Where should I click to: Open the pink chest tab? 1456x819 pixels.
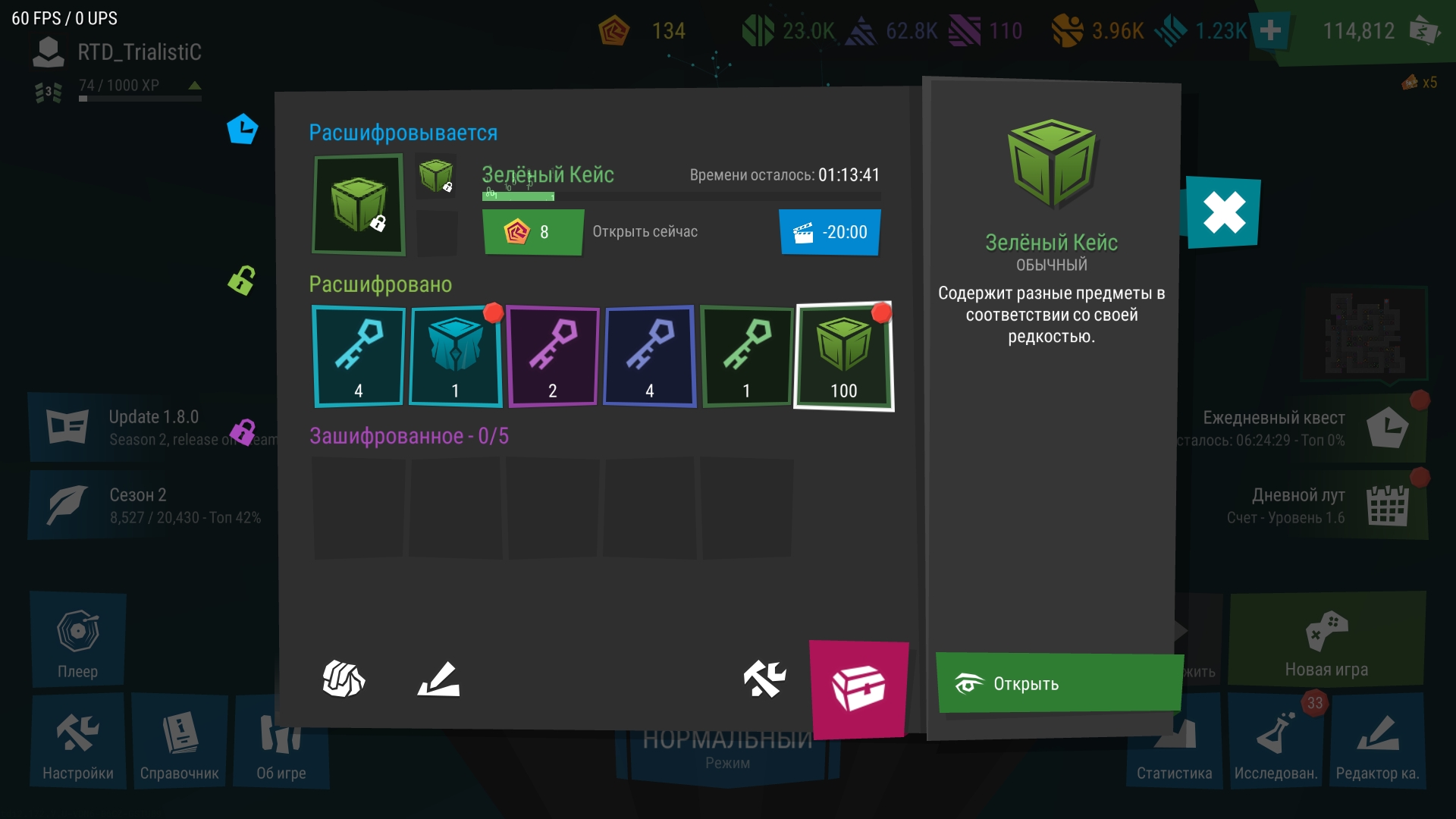[858, 689]
